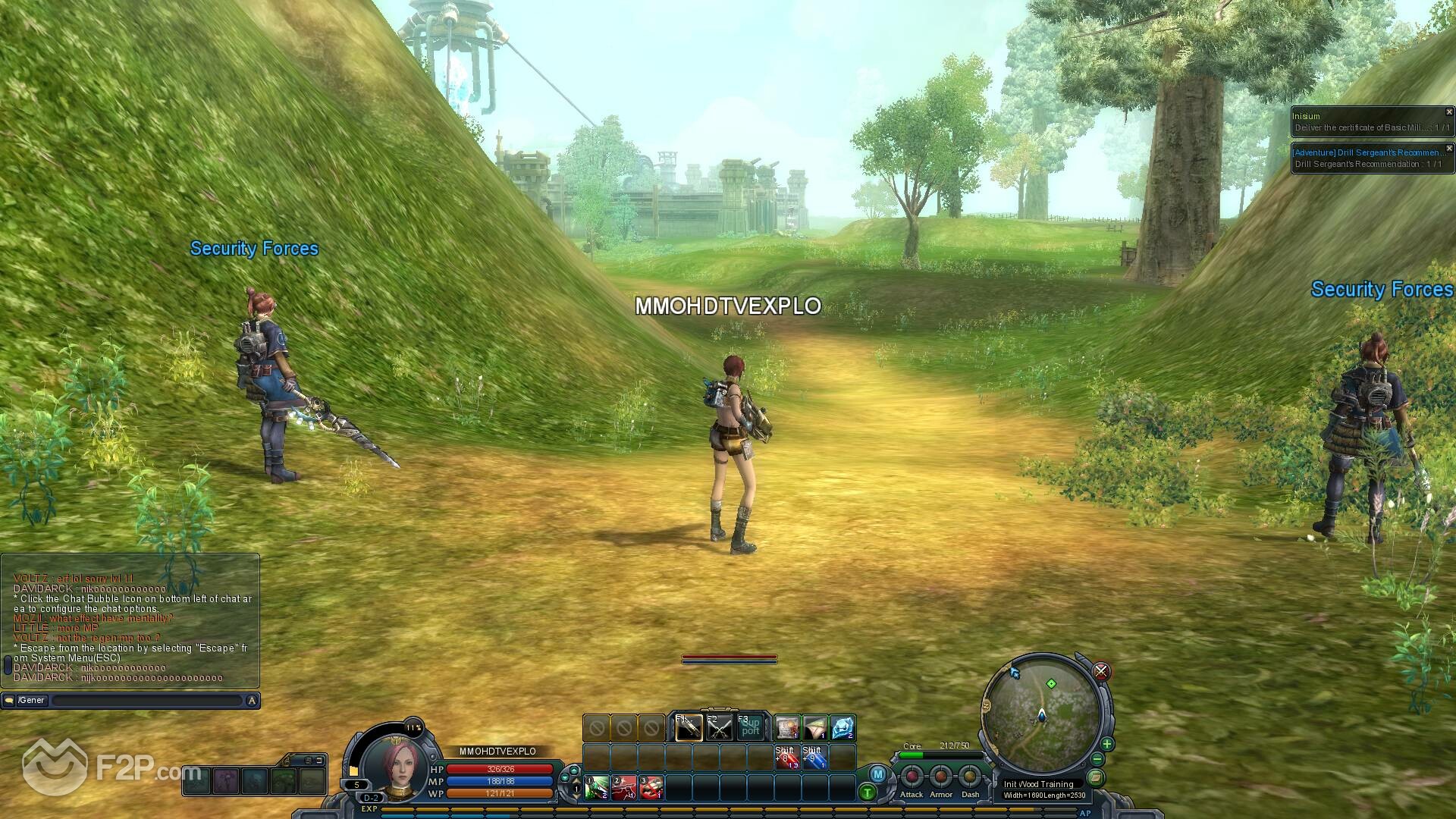Viewport: 1456px width, 819px height.
Task: Use the blue crystal item
Action: 843,728
